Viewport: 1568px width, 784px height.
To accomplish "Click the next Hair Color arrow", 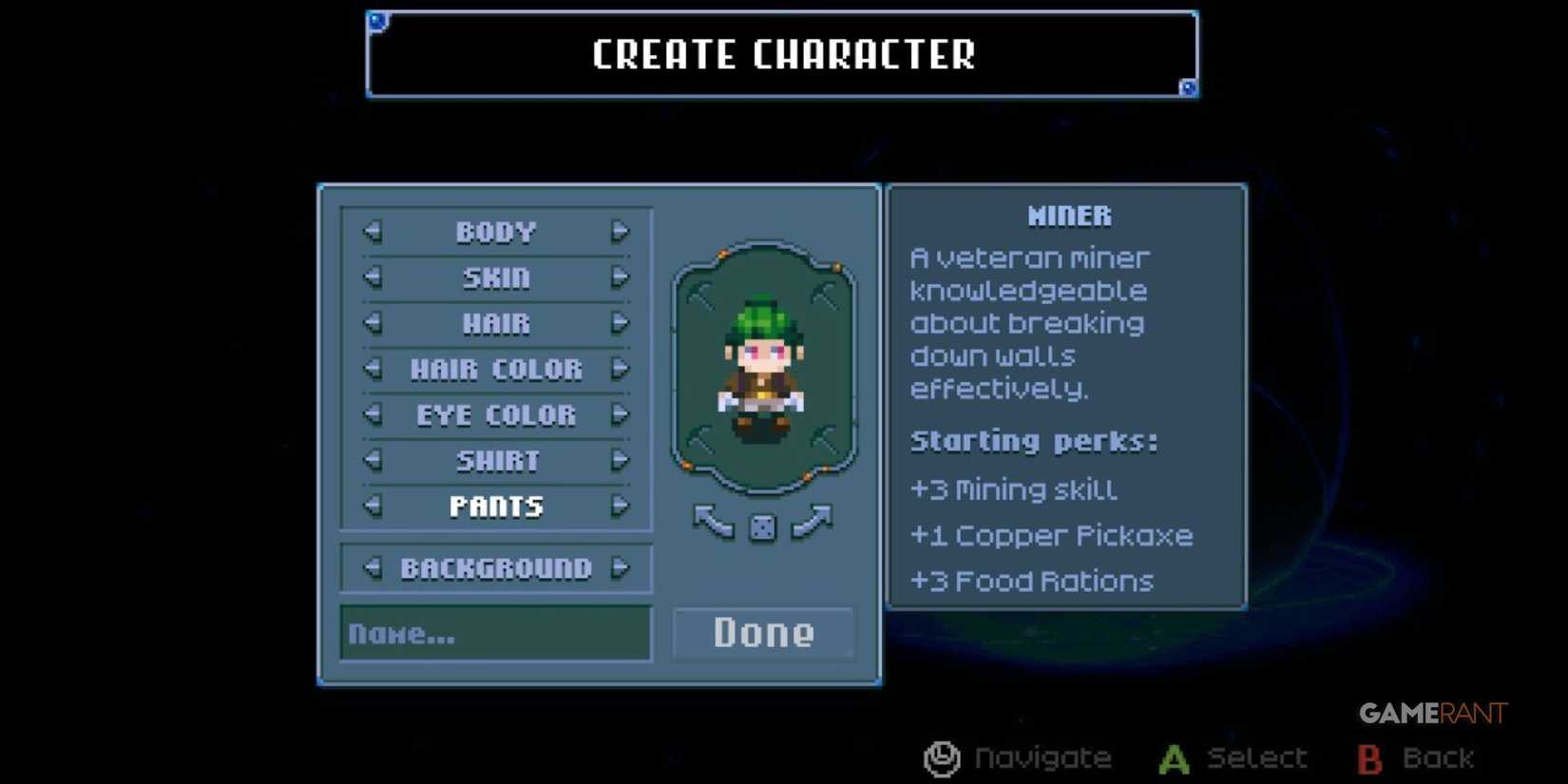I will pos(621,370).
